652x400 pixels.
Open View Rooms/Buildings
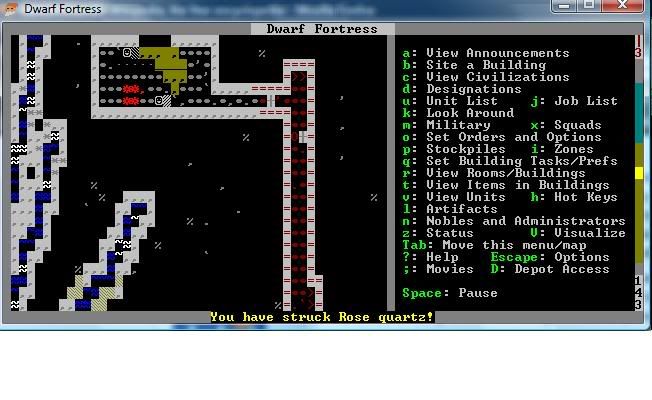[x=509, y=173]
